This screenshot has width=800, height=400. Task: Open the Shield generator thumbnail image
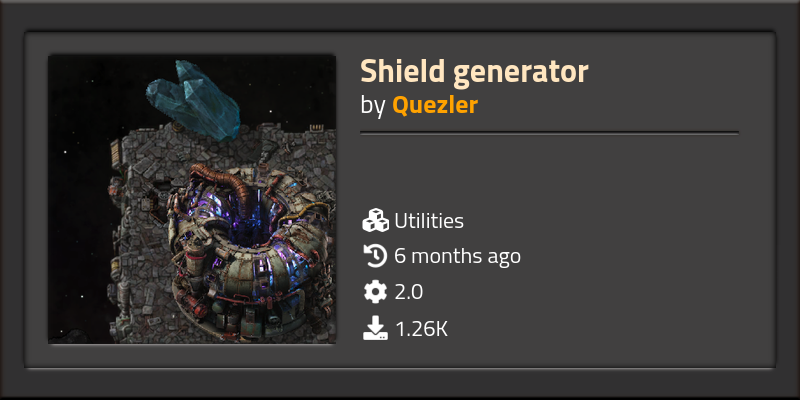(192, 199)
